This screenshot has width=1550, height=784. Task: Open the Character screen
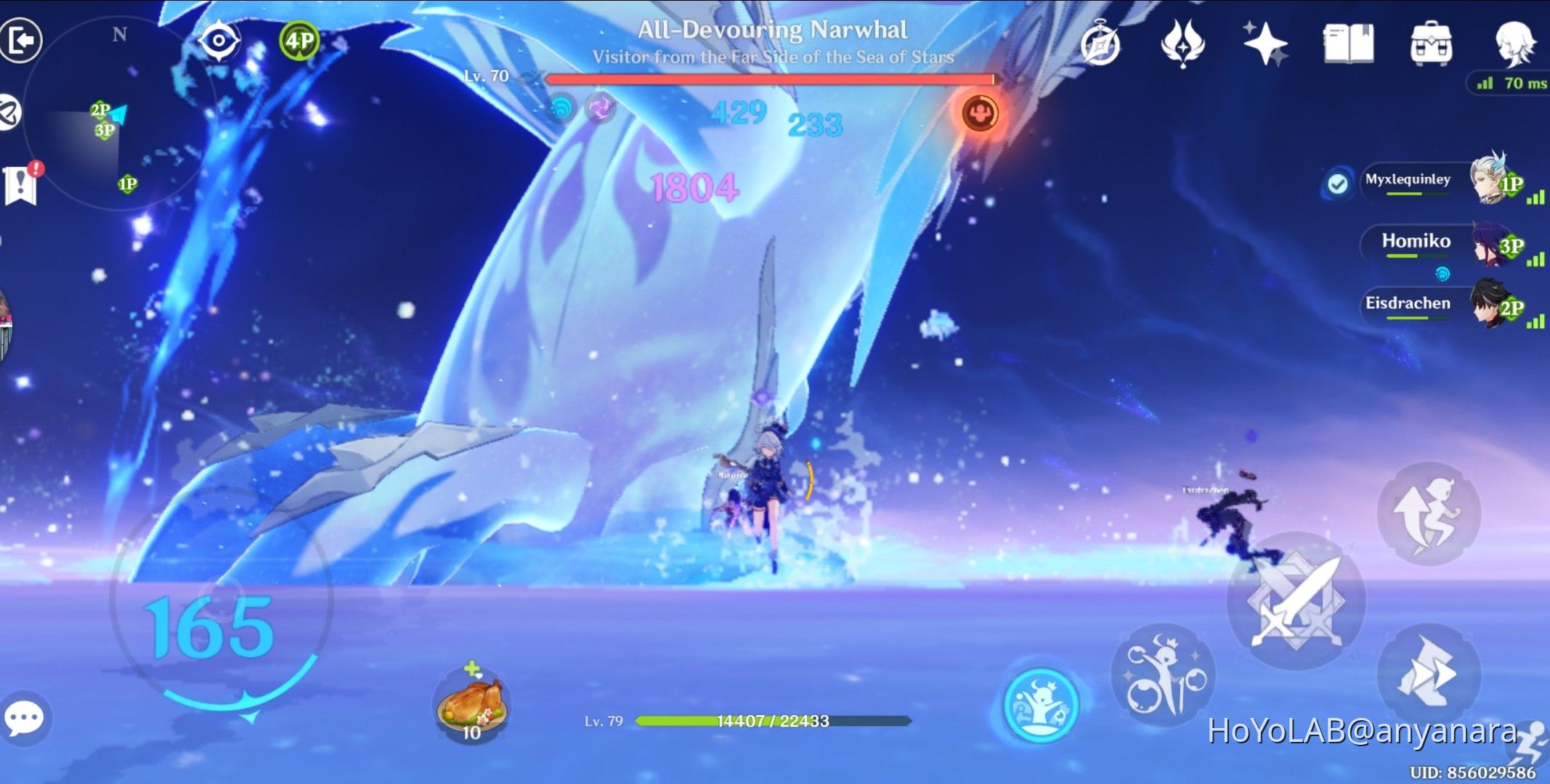coord(1515,45)
